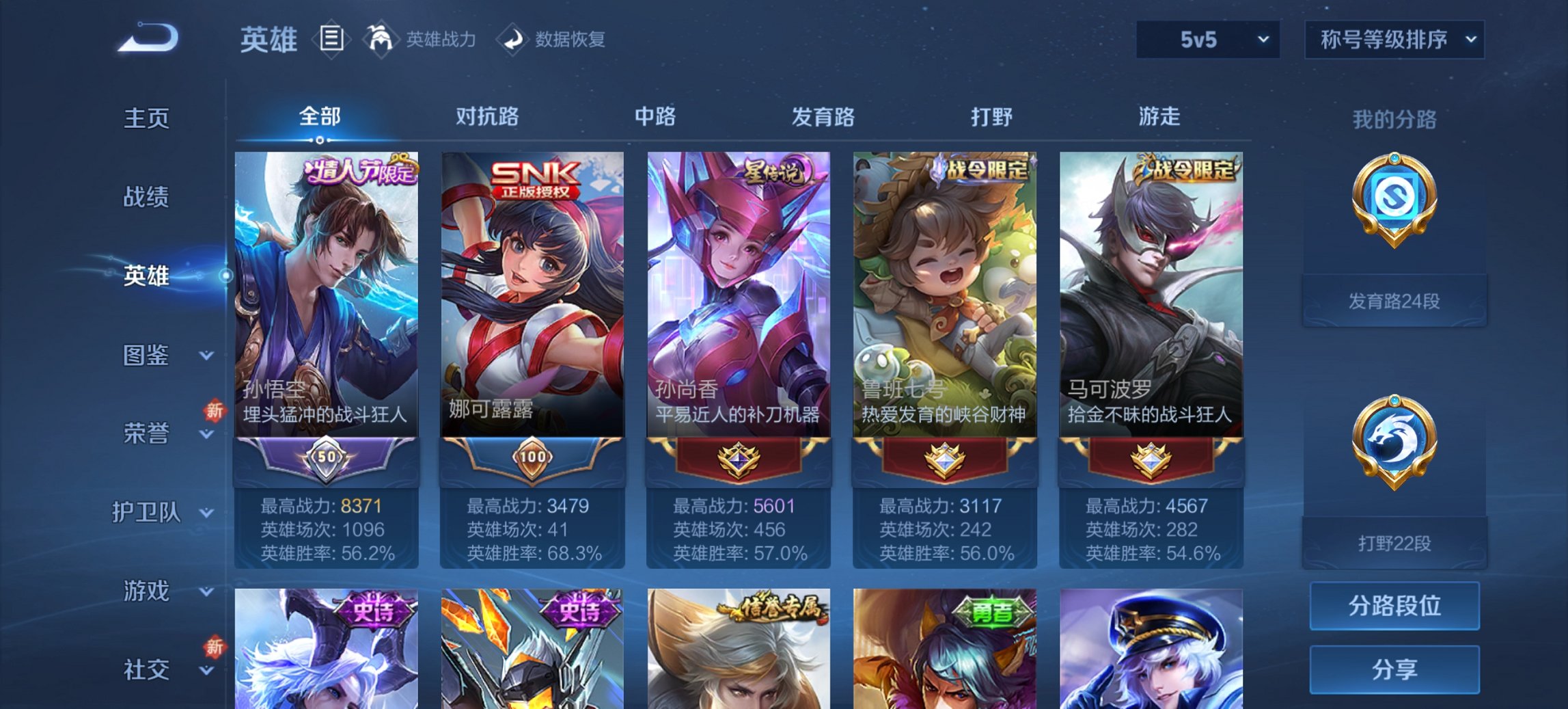Open the 称号等级排序 sort dropdown
This screenshot has width=1568, height=709.
(x=1394, y=39)
